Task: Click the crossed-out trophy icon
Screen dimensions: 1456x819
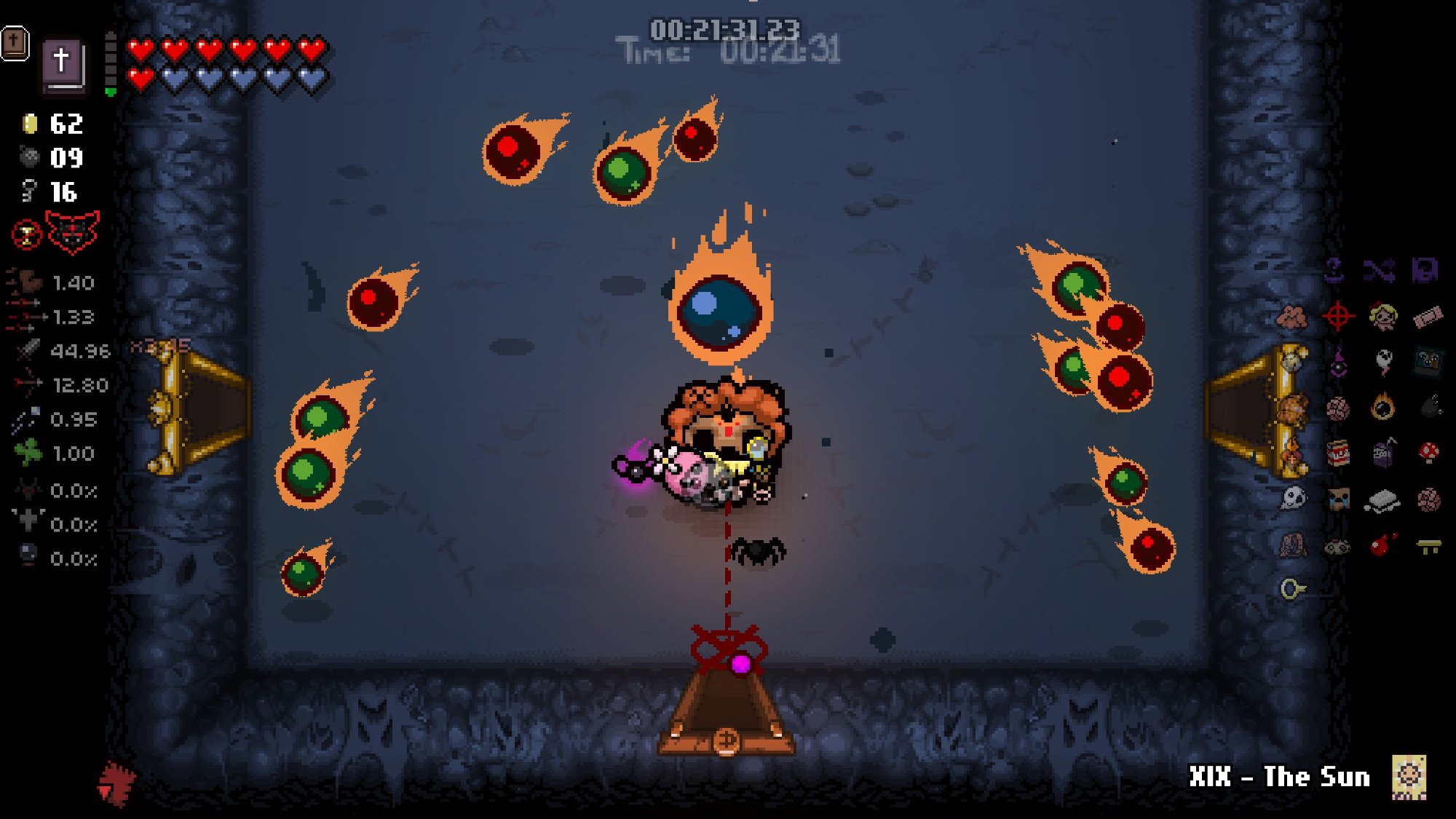Action: pos(27,234)
